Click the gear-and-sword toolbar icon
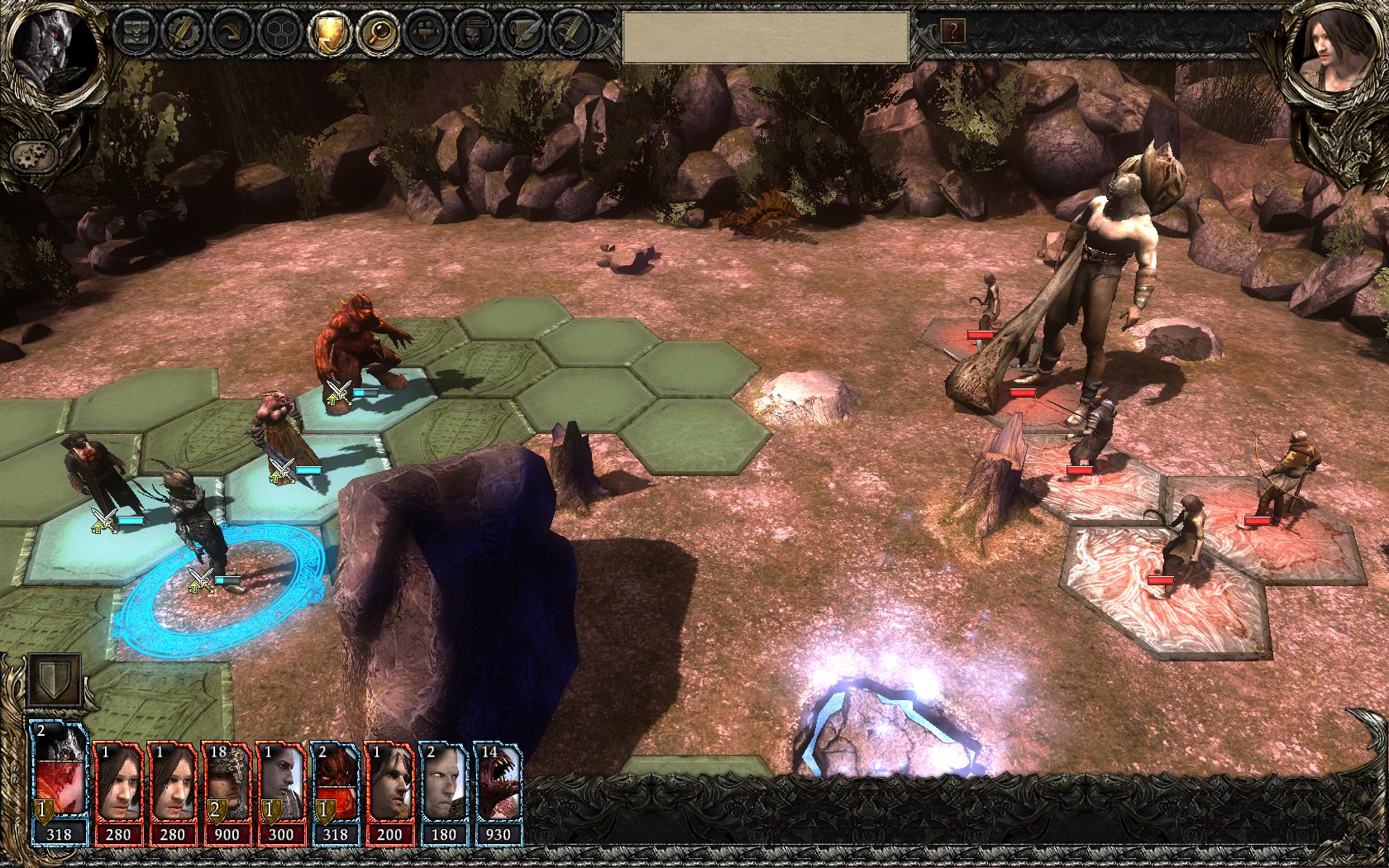This screenshot has height=868, width=1389. [181, 32]
